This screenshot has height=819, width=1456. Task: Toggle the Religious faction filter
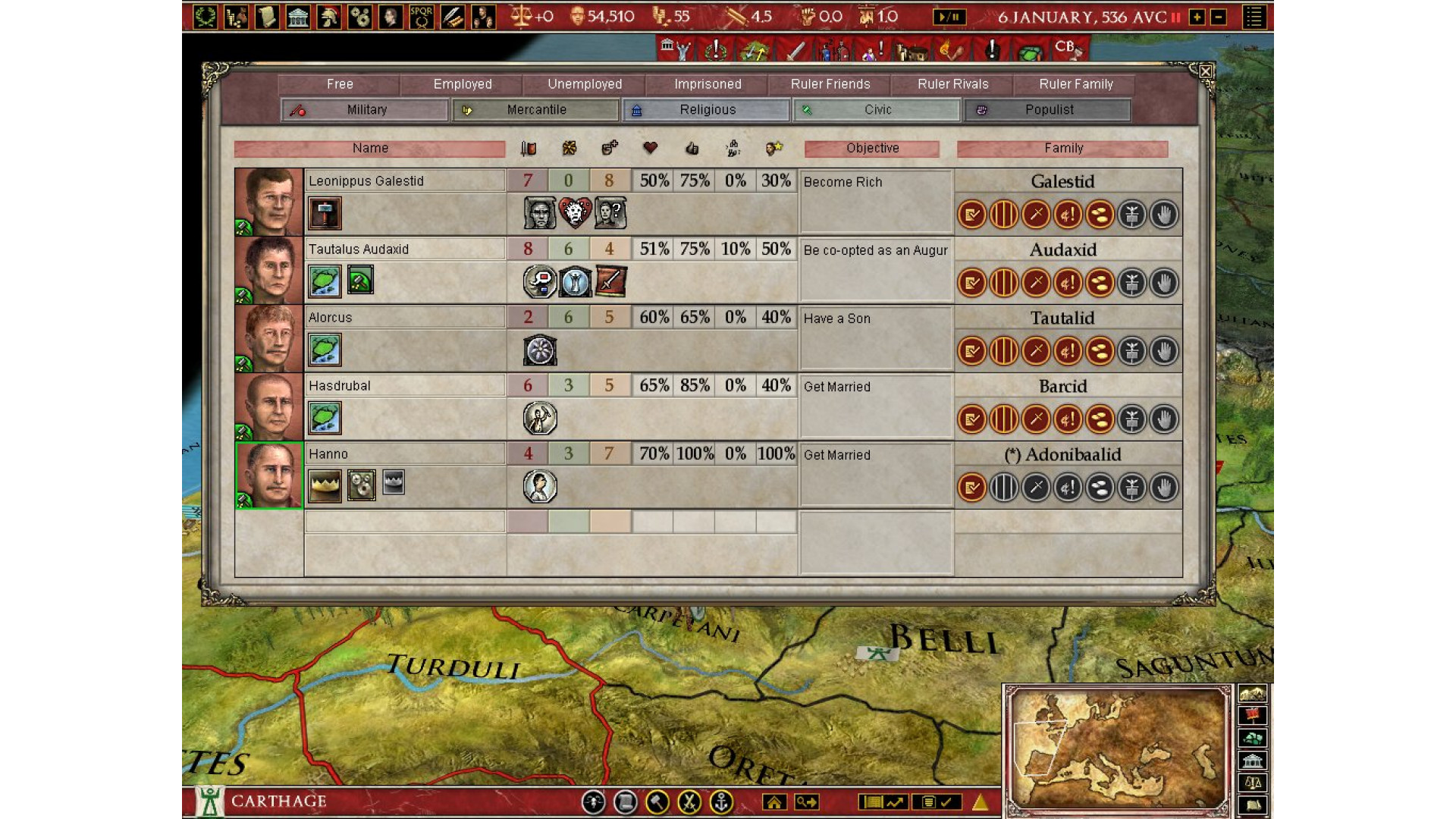pyautogui.click(x=707, y=110)
